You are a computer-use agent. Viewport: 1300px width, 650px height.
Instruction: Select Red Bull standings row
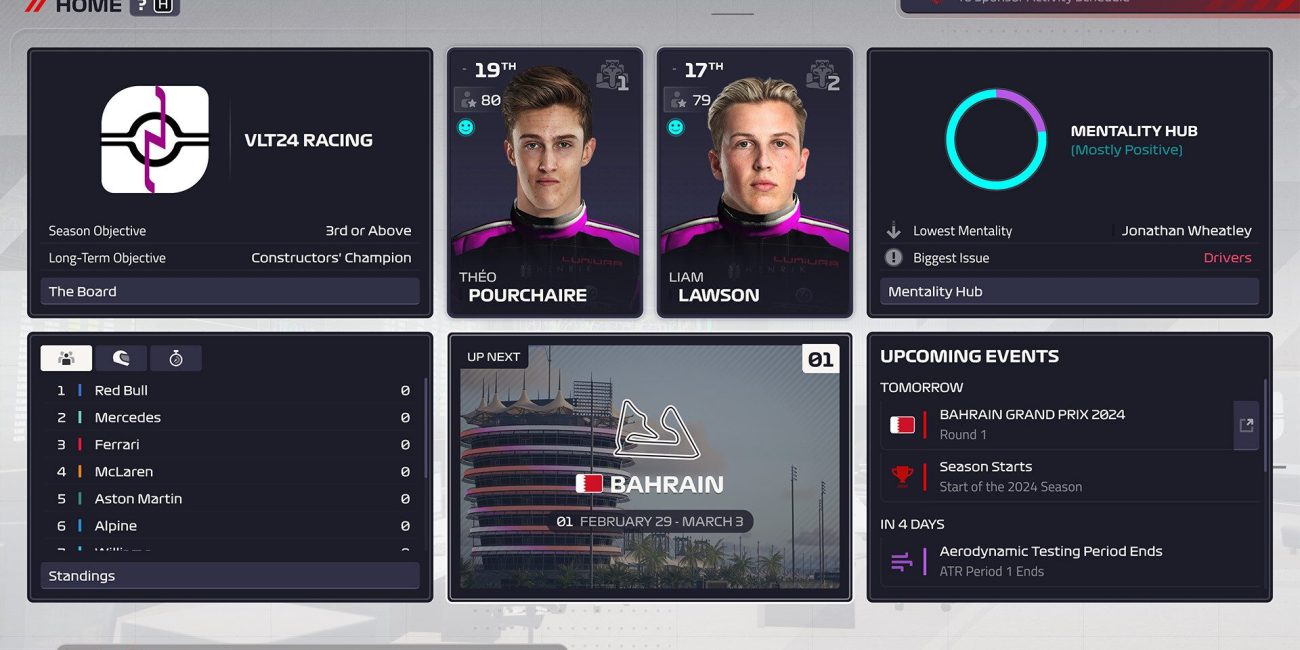[229, 390]
